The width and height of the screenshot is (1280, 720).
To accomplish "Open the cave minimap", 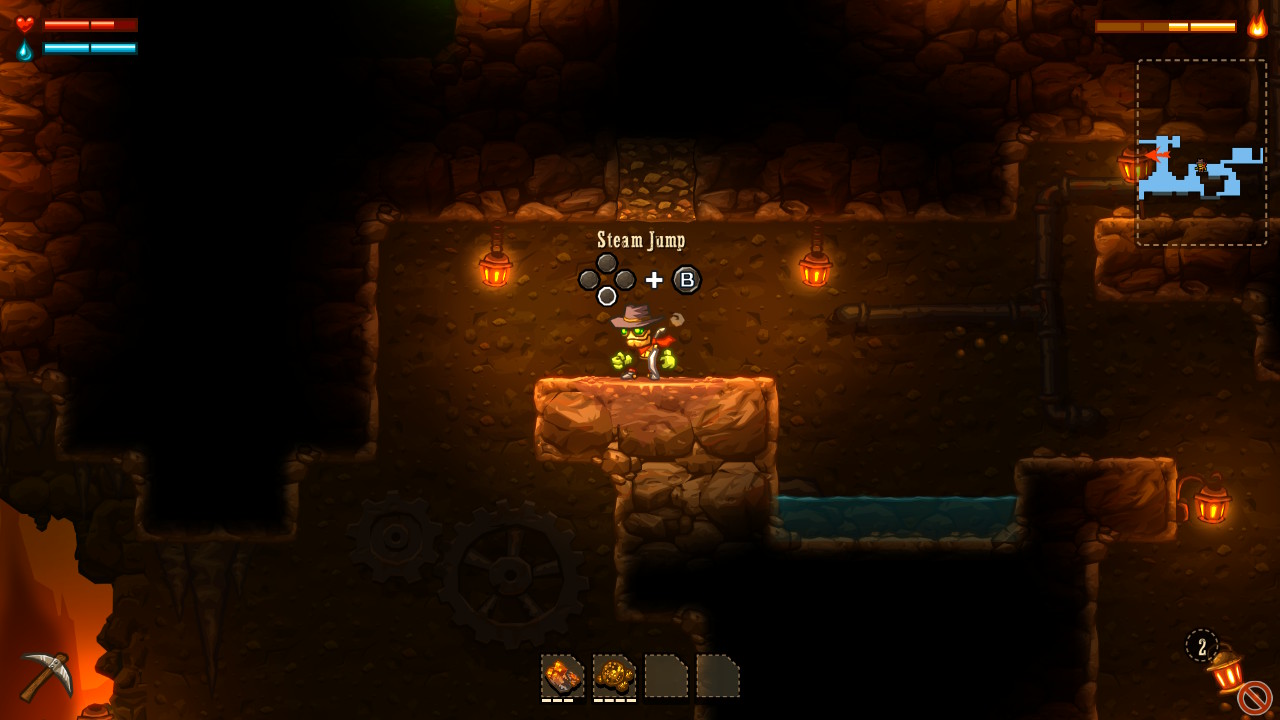I will click(x=1201, y=152).
